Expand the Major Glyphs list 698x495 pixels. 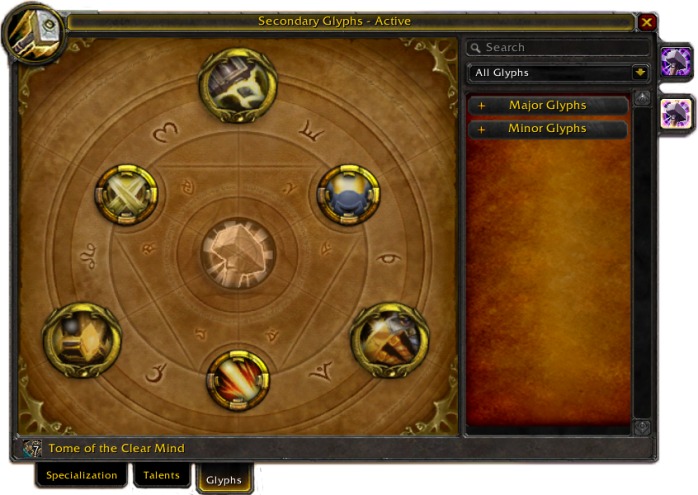pyautogui.click(x=547, y=105)
